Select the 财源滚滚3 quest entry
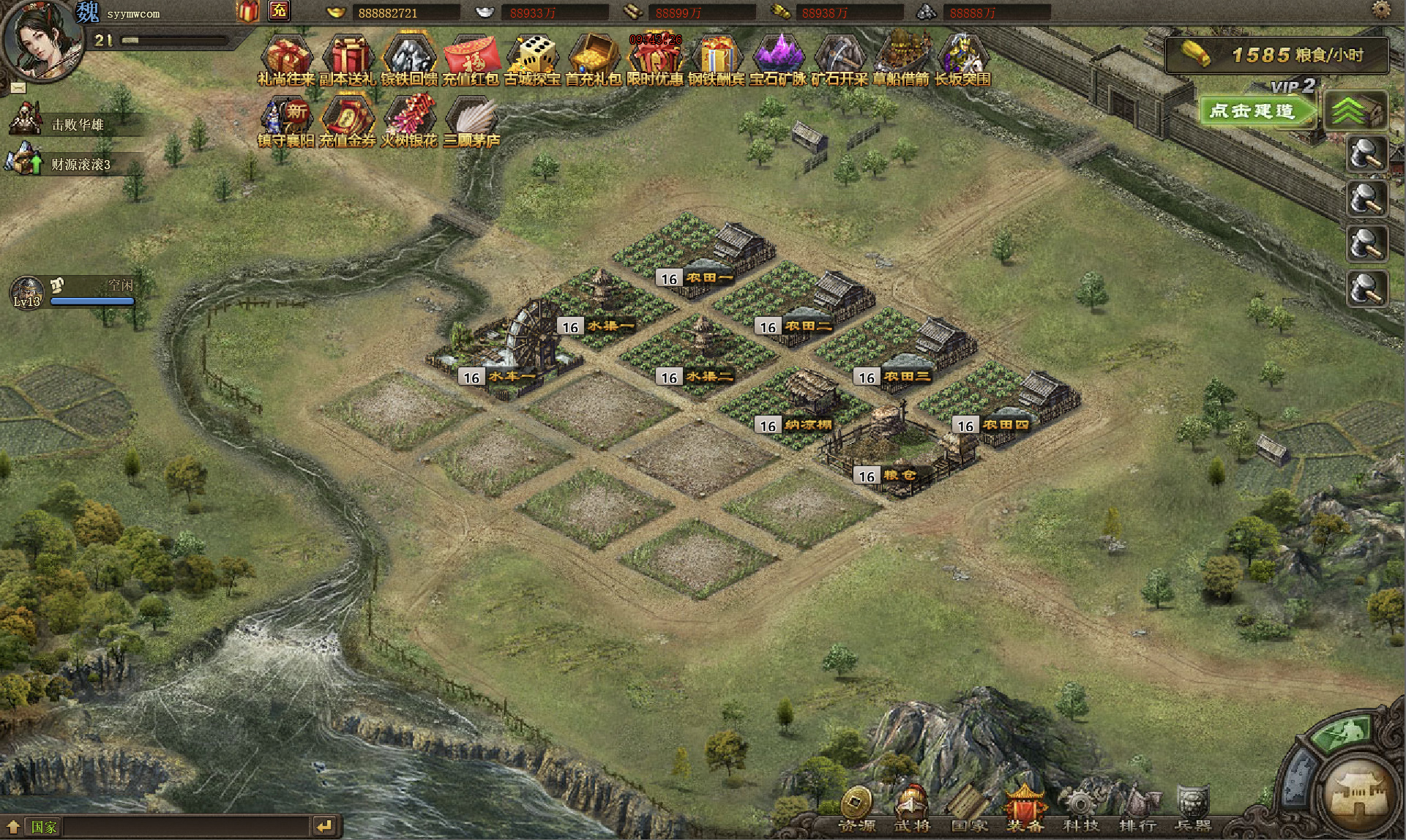Image resolution: width=1406 pixels, height=840 pixels. point(80,165)
